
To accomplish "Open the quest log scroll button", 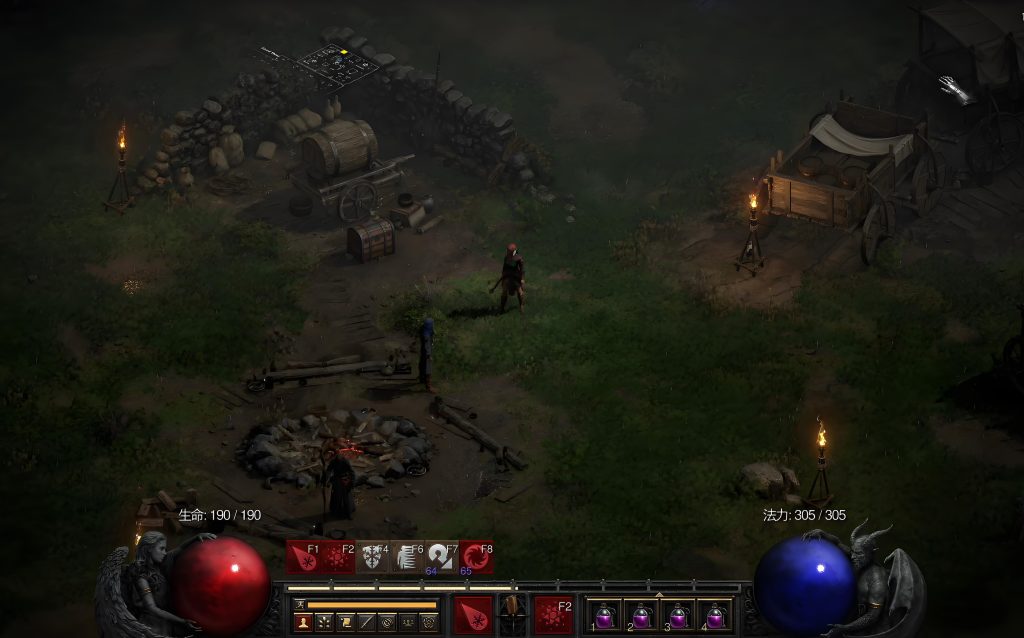I will tap(345, 623).
